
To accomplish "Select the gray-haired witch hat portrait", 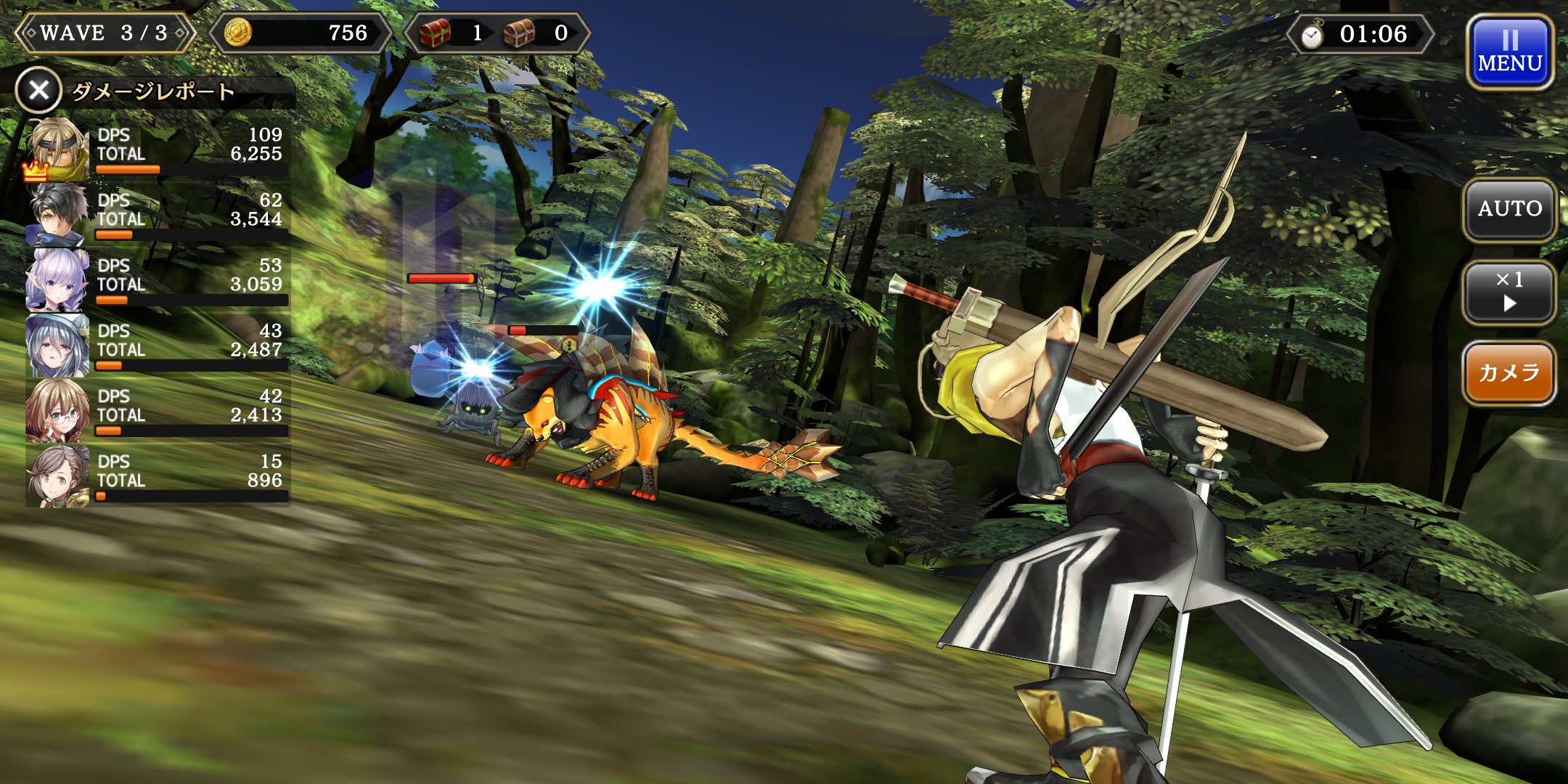I will (57, 346).
